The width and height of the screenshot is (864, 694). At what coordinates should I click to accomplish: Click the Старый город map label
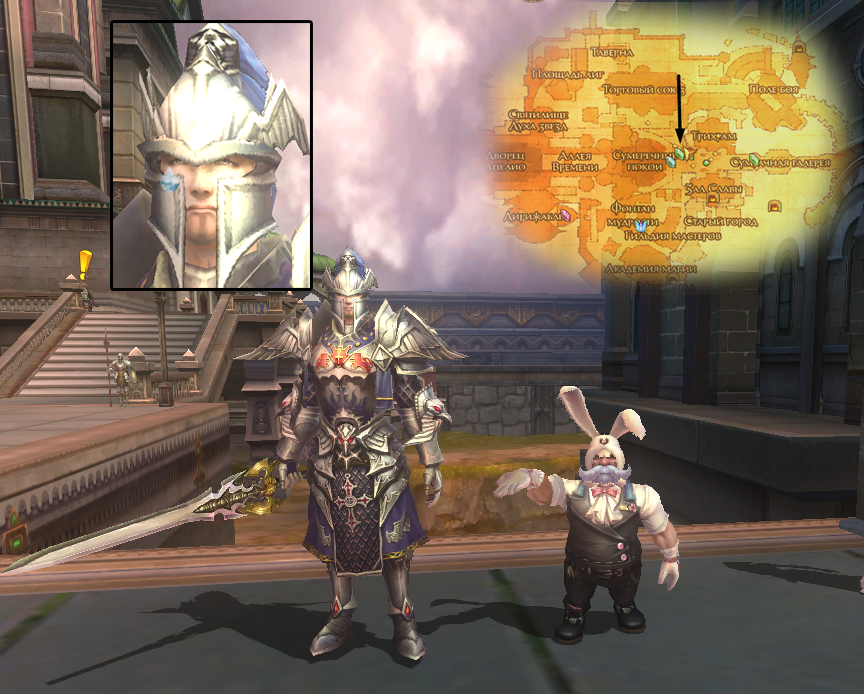tap(720, 220)
